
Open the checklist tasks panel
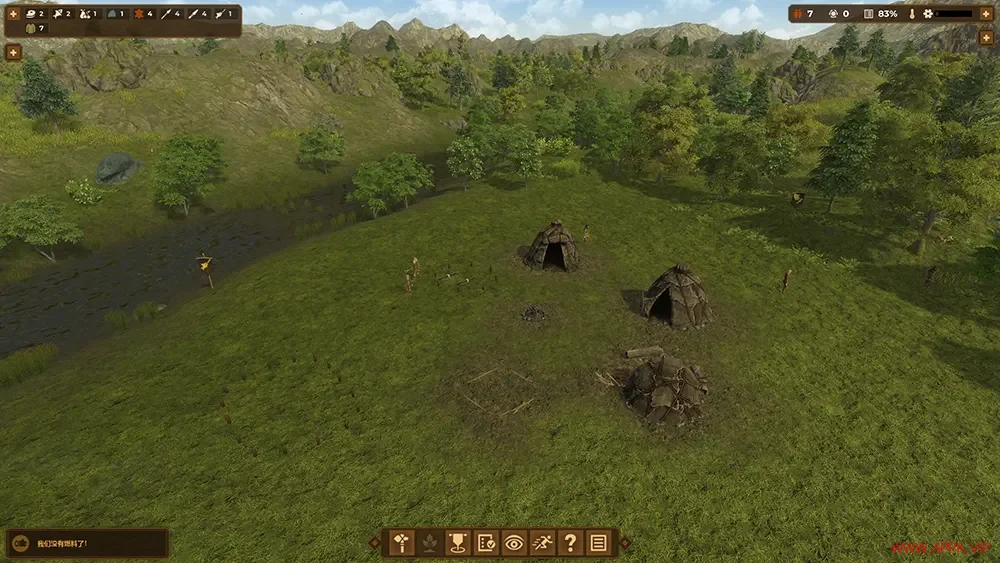pos(486,543)
